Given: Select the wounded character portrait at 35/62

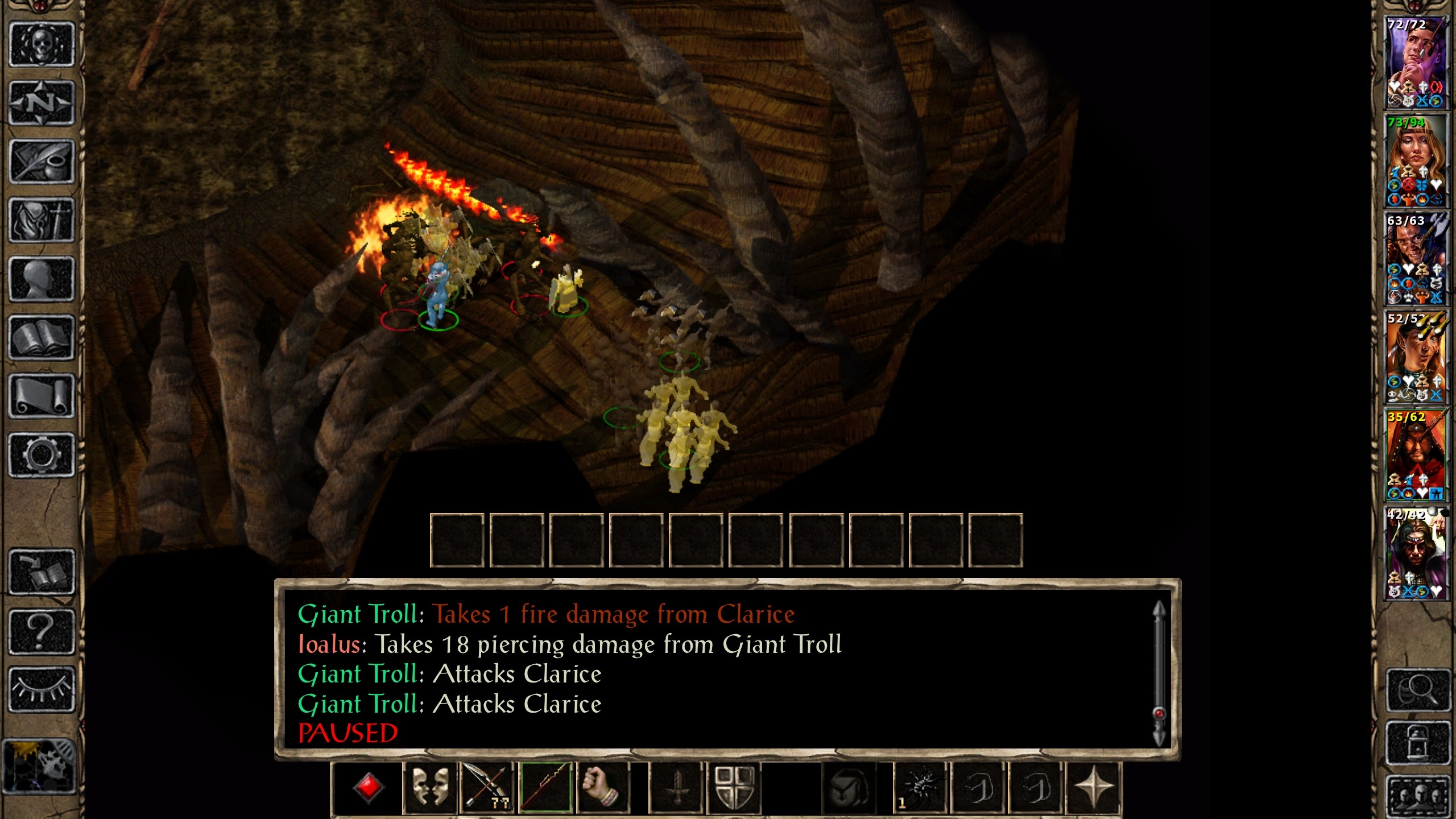Looking at the screenshot, I should click(1415, 455).
